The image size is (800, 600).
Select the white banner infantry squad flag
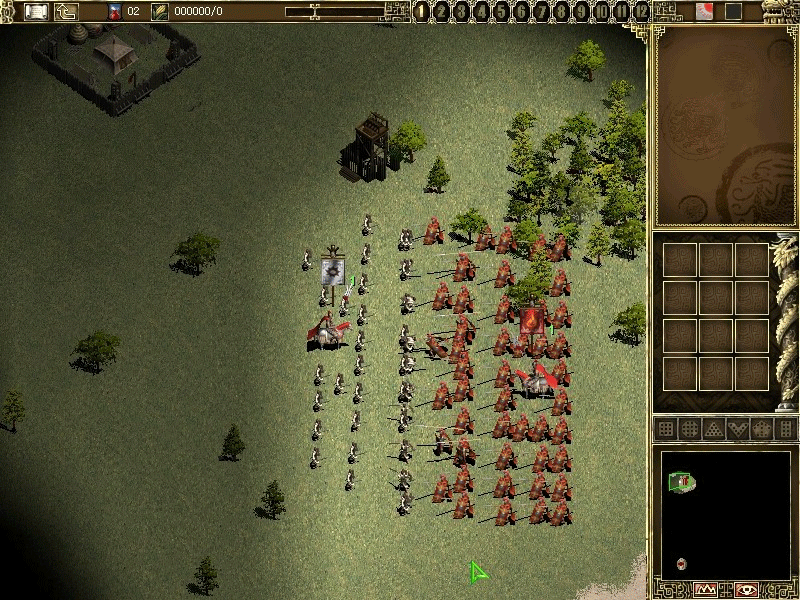333,271
